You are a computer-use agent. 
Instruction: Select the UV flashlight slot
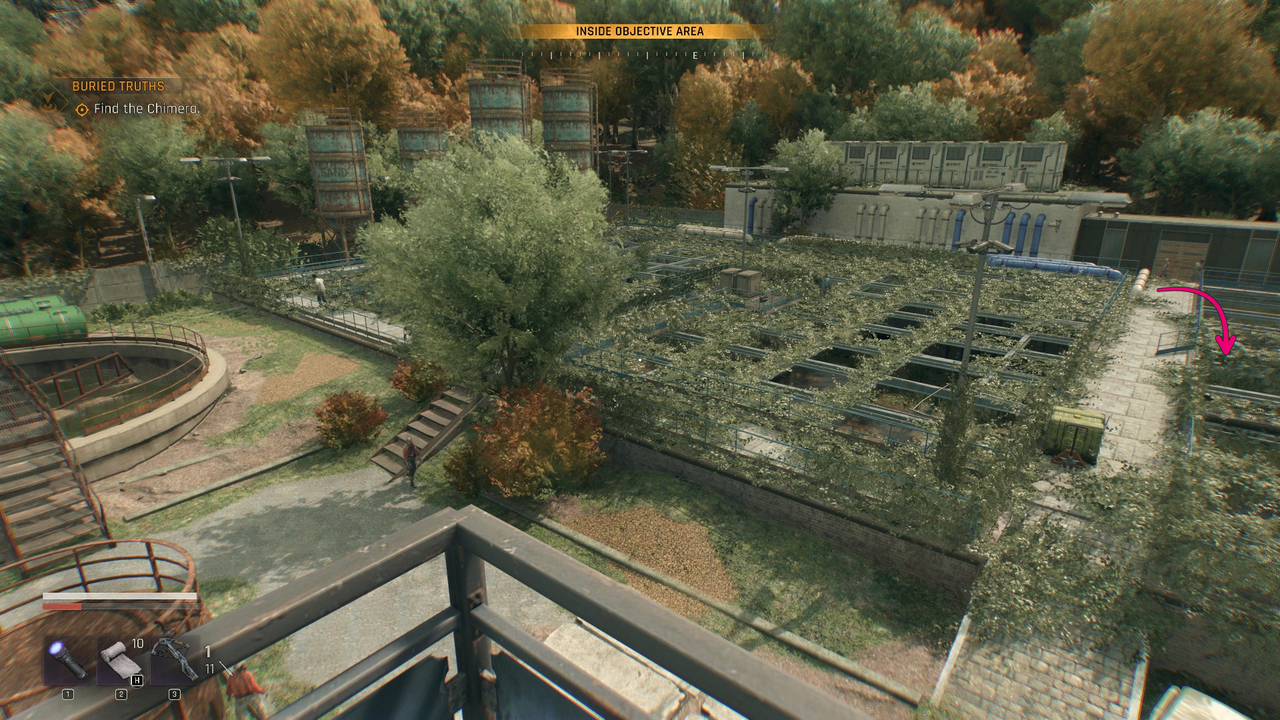click(x=69, y=662)
